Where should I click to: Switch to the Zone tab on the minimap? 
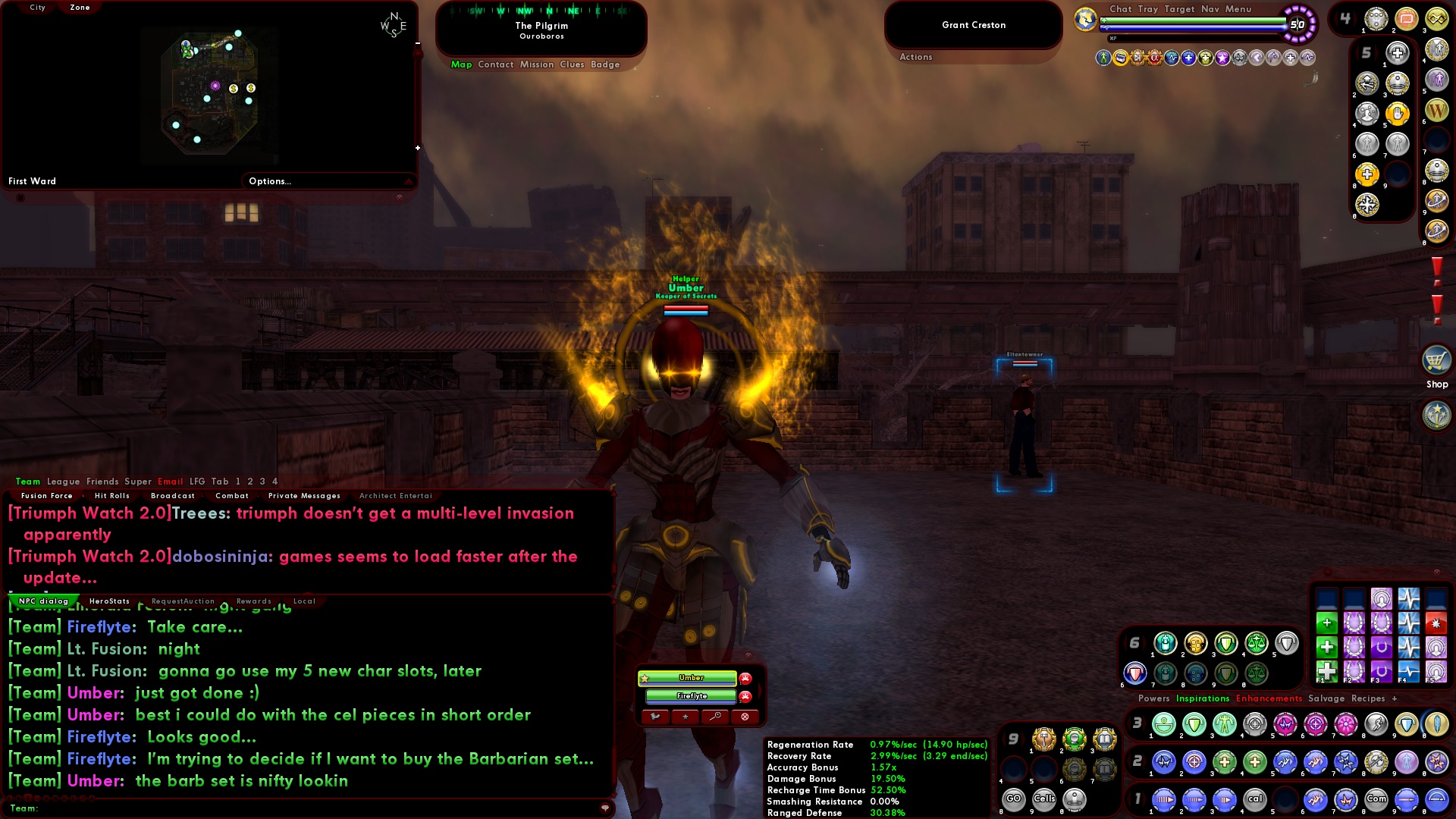78,7
